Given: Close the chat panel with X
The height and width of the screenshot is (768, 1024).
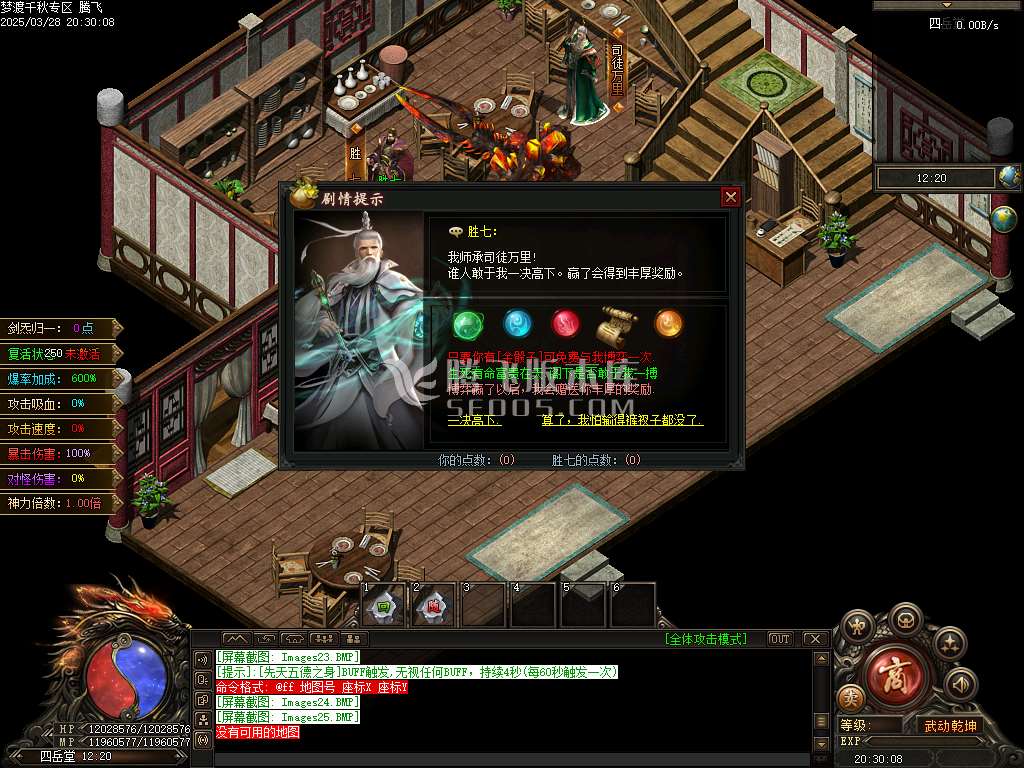Looking at the screenshot, I should pyautogui.click(x=815, y=639).
